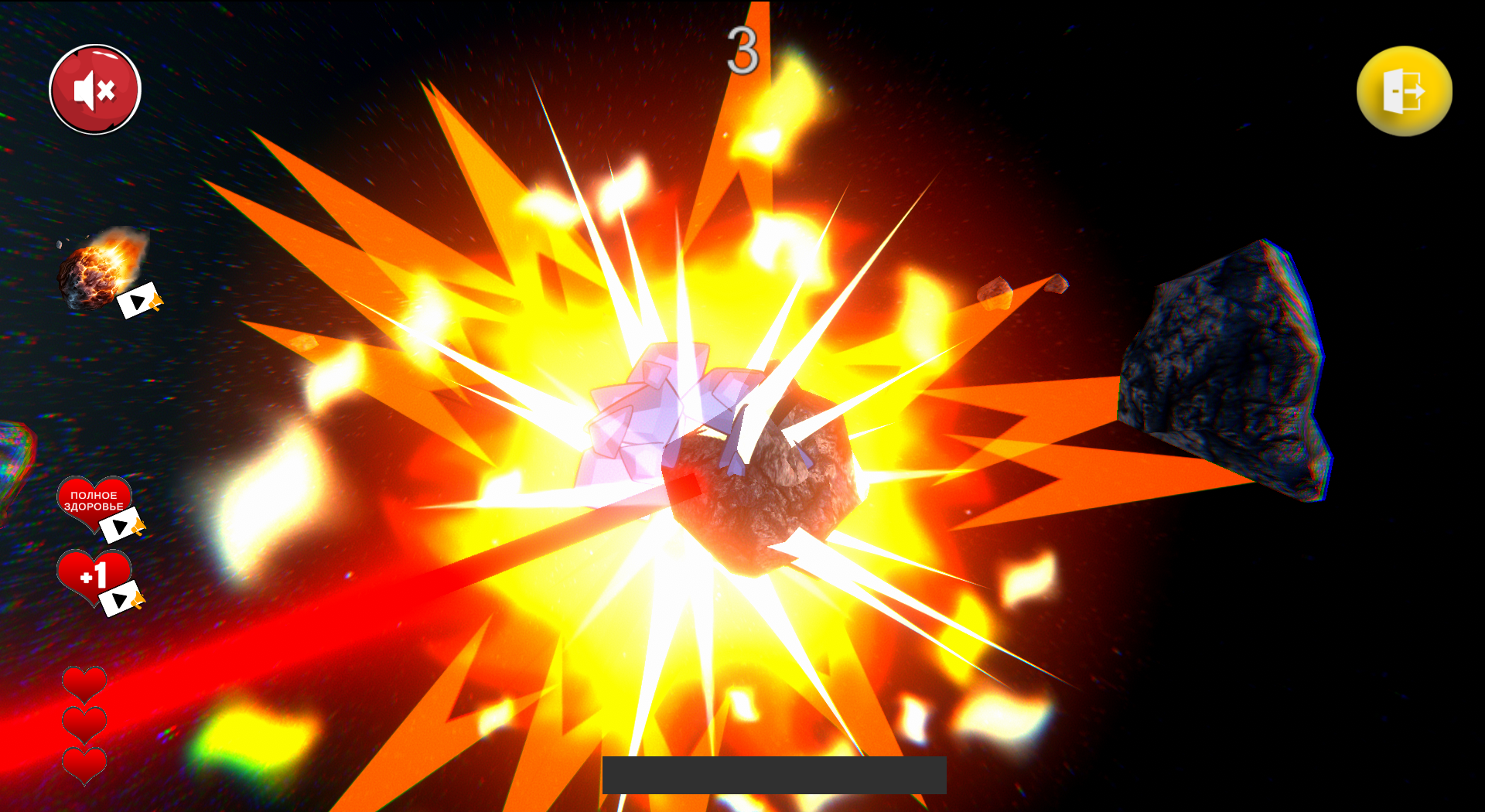Open the ПОЛНОЕ ЗДОРОВЬЕ heart power-up
The image size is (1485, 812).
click(93, 501)
